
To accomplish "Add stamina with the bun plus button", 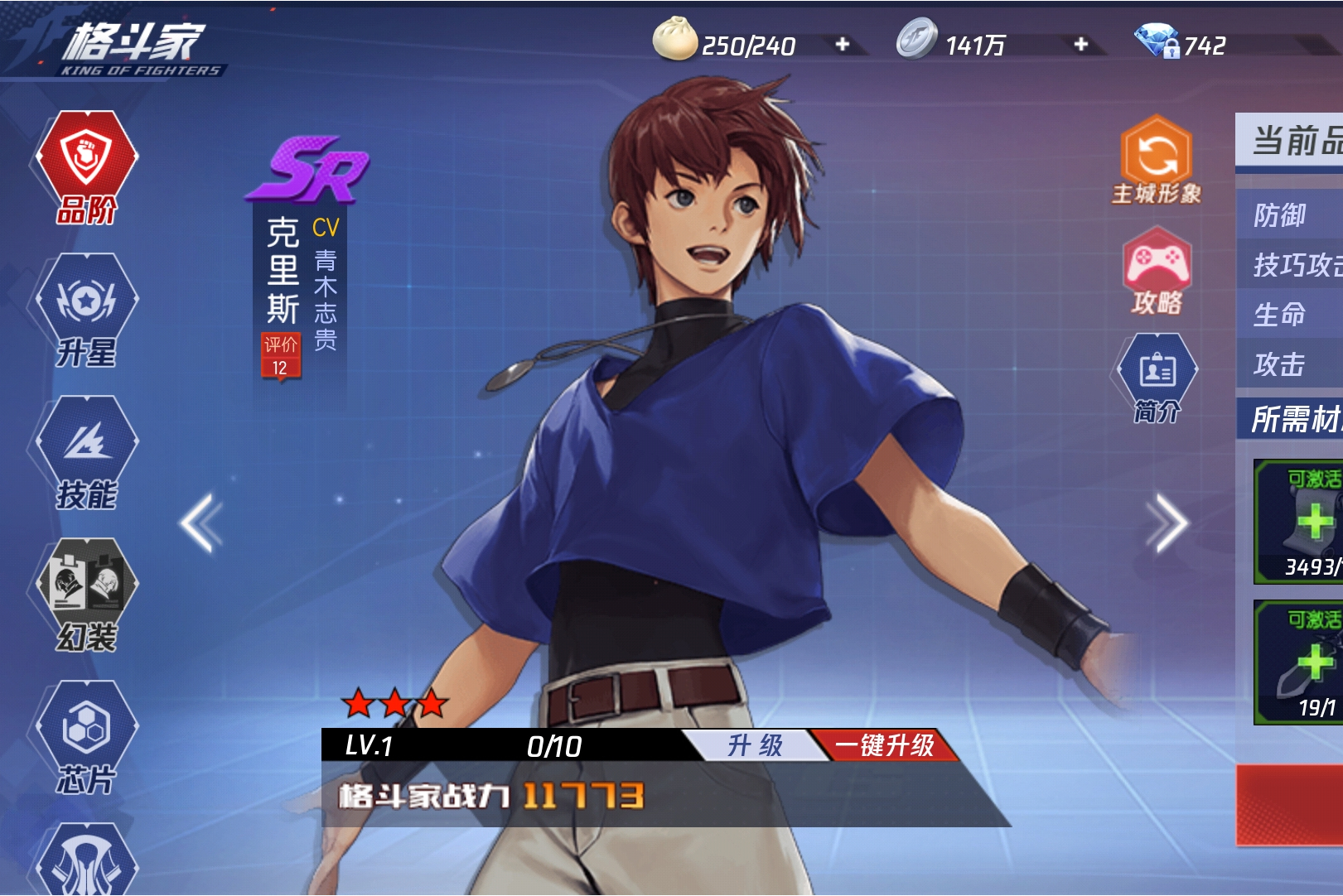I will coord(843,44).
